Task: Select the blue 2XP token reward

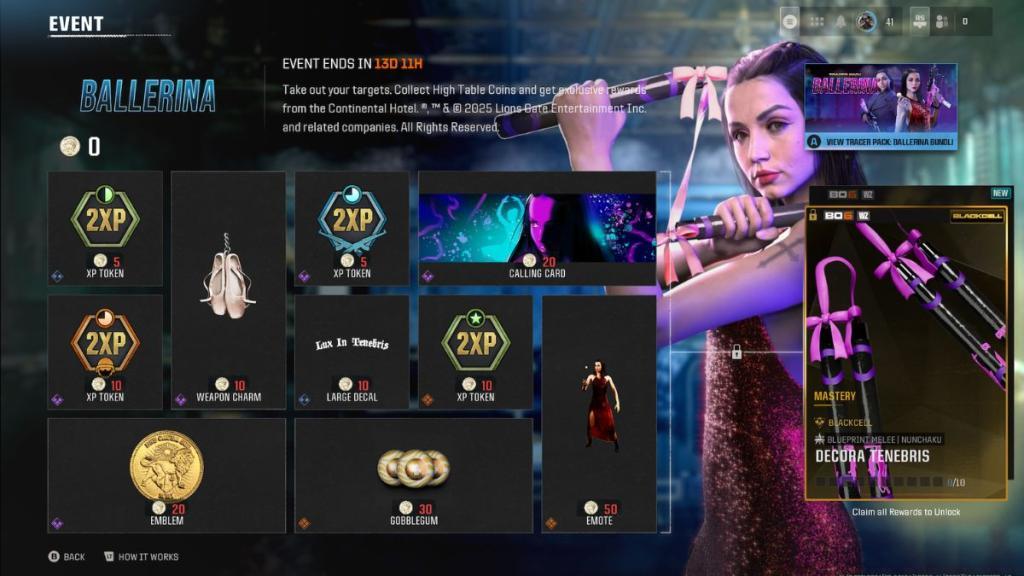Action: [351, 228]
